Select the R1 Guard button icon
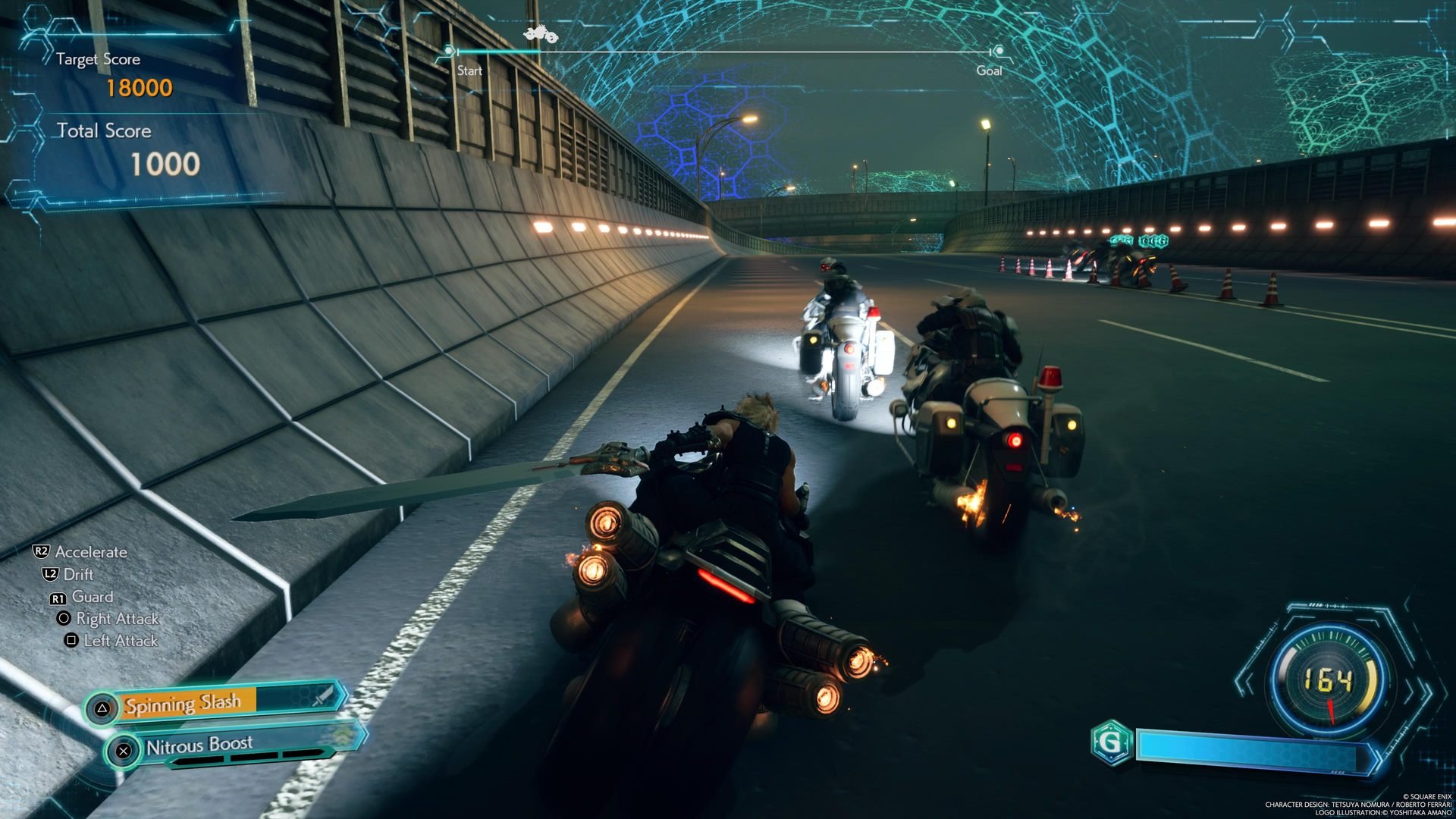The image size is (1456, 819). (x=57, y=597)
